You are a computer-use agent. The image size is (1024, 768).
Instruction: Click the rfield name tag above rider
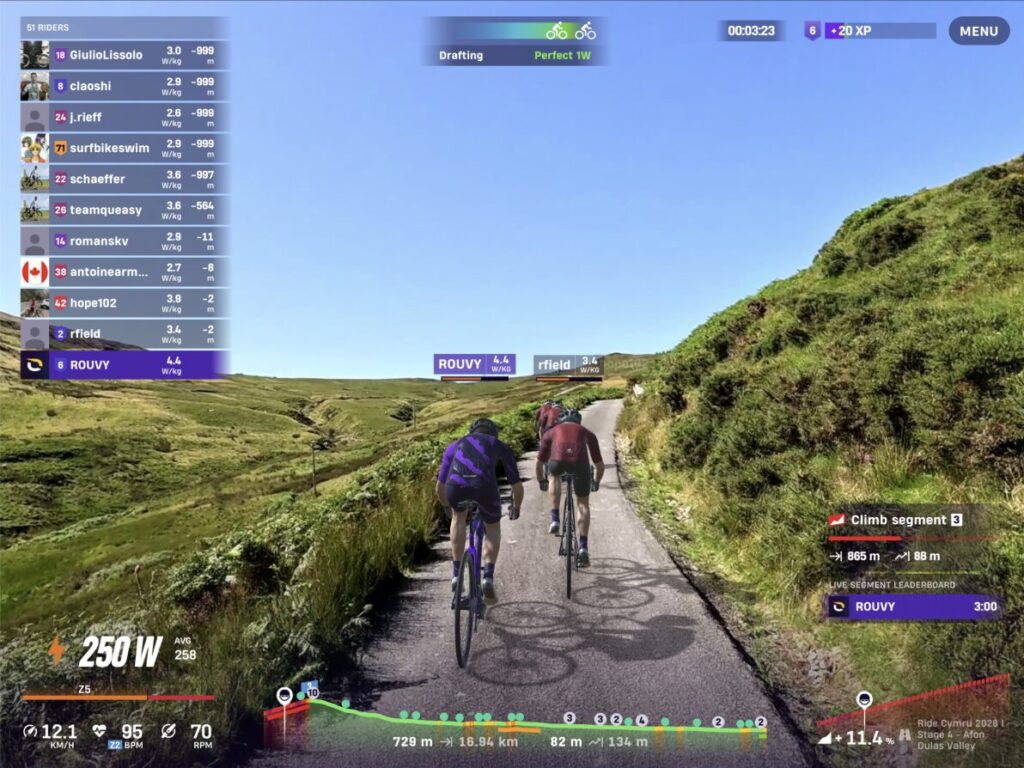click(568, 365)
